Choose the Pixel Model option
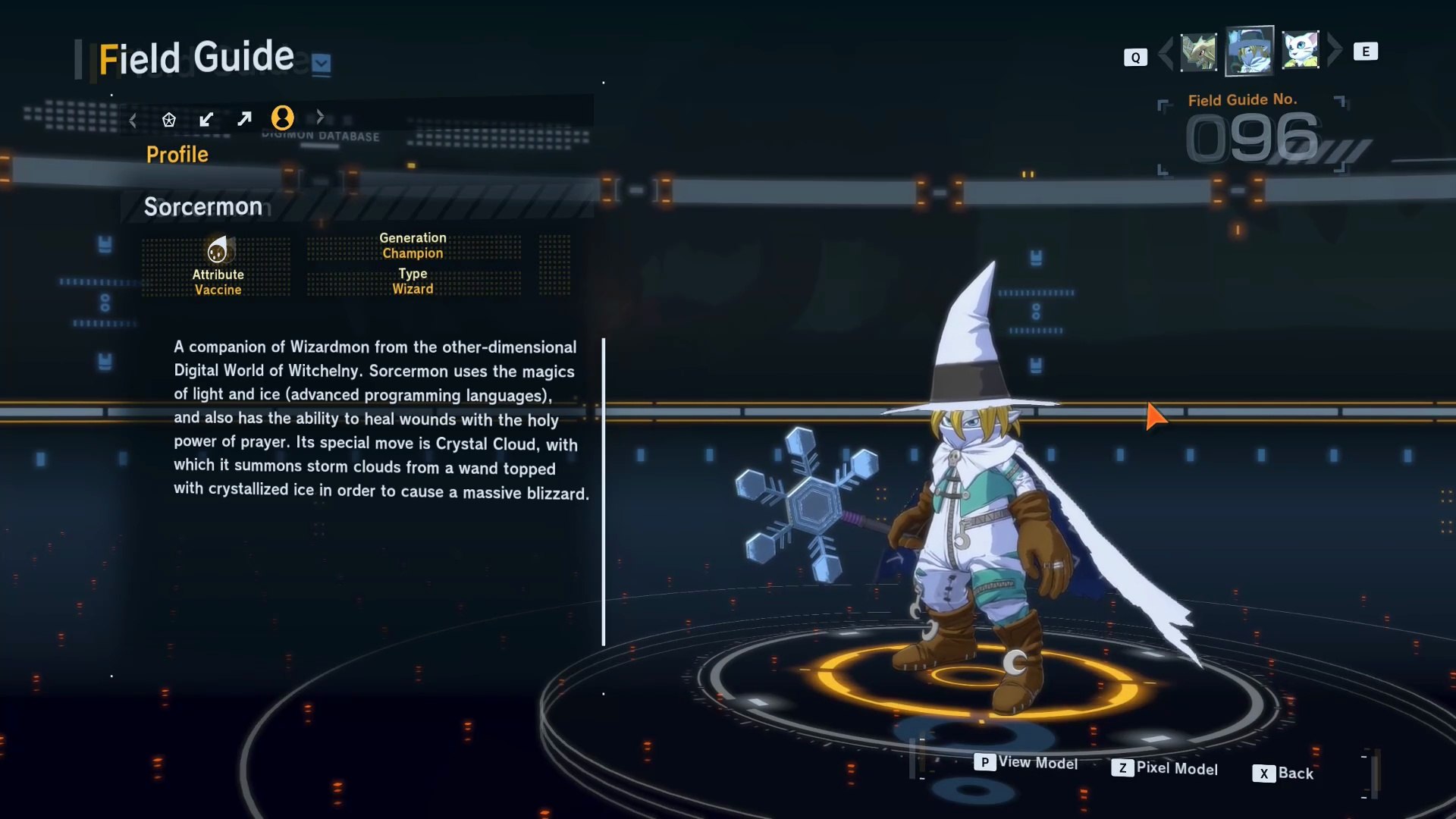 point(1165,768)
